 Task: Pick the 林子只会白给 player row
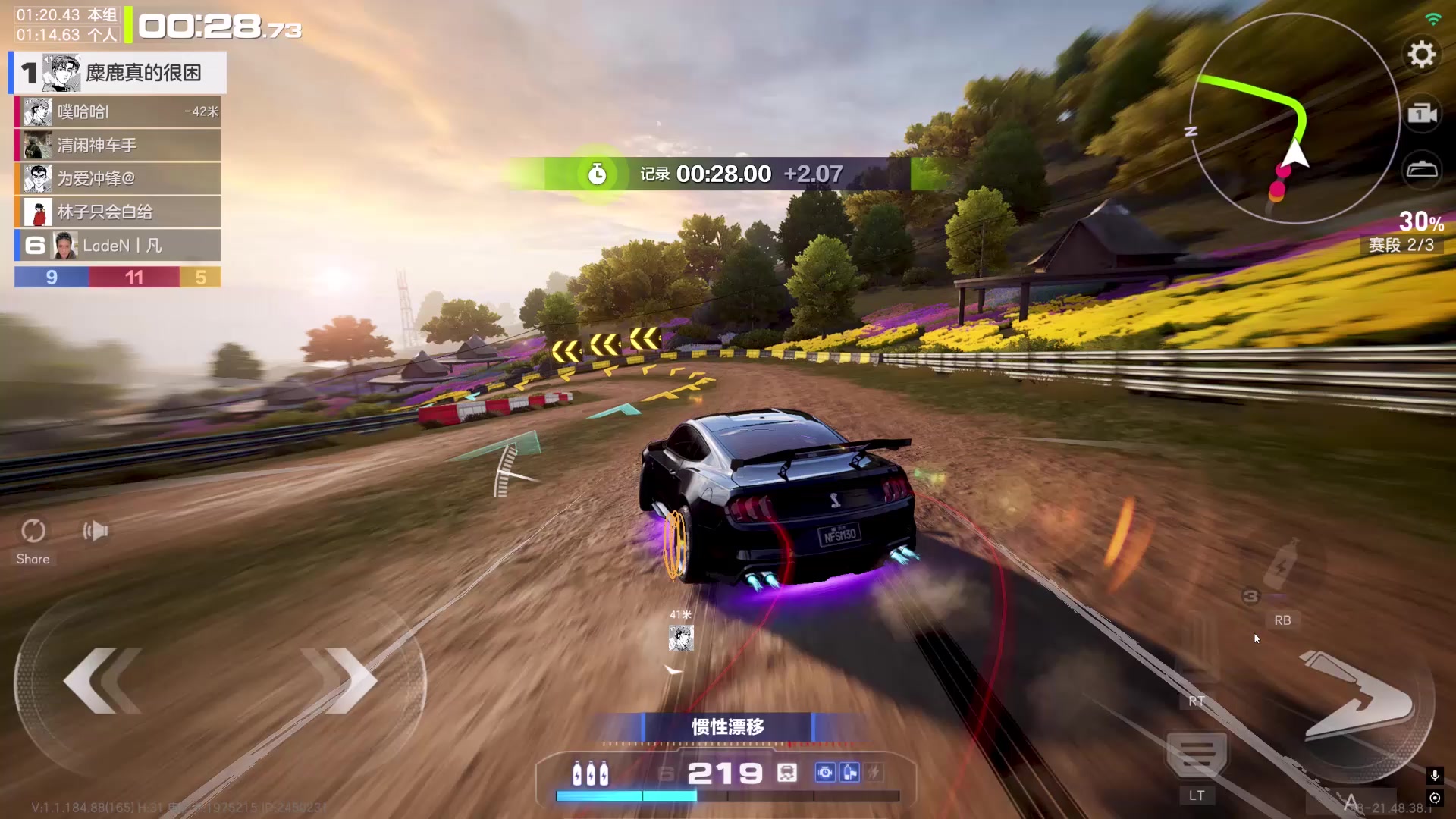(x=118, y=212)
